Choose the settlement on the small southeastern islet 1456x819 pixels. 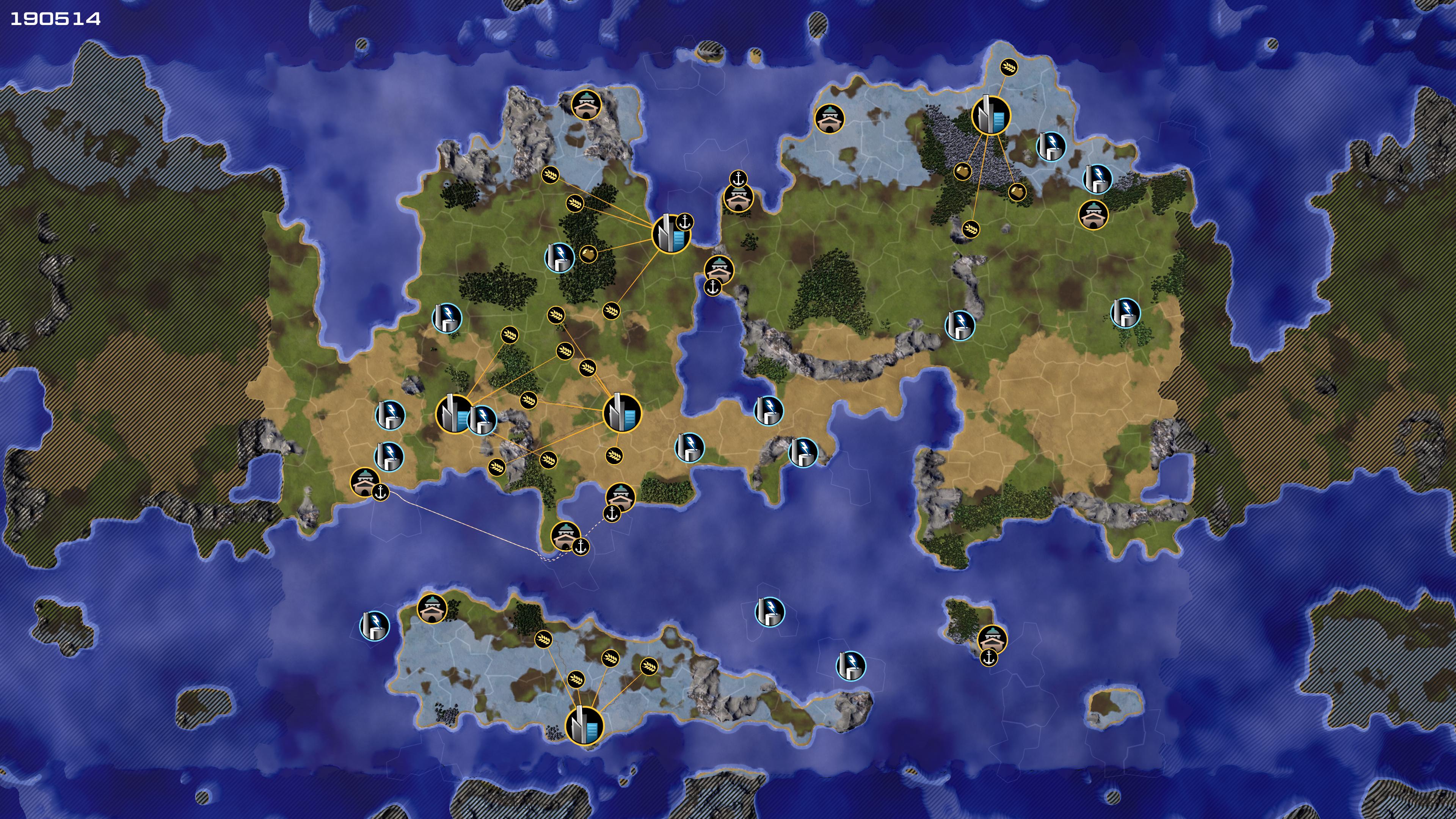click(992, 639)
